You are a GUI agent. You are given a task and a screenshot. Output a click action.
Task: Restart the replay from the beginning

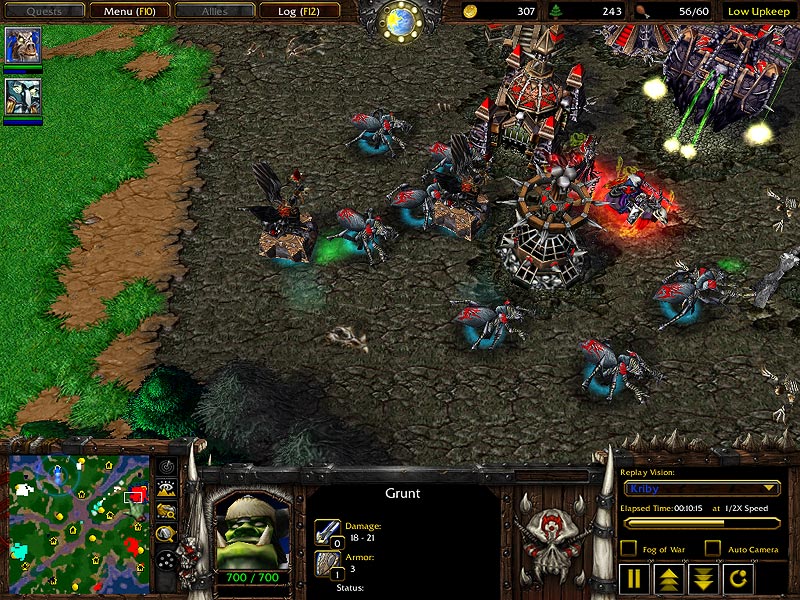click(x=736, y=578)
